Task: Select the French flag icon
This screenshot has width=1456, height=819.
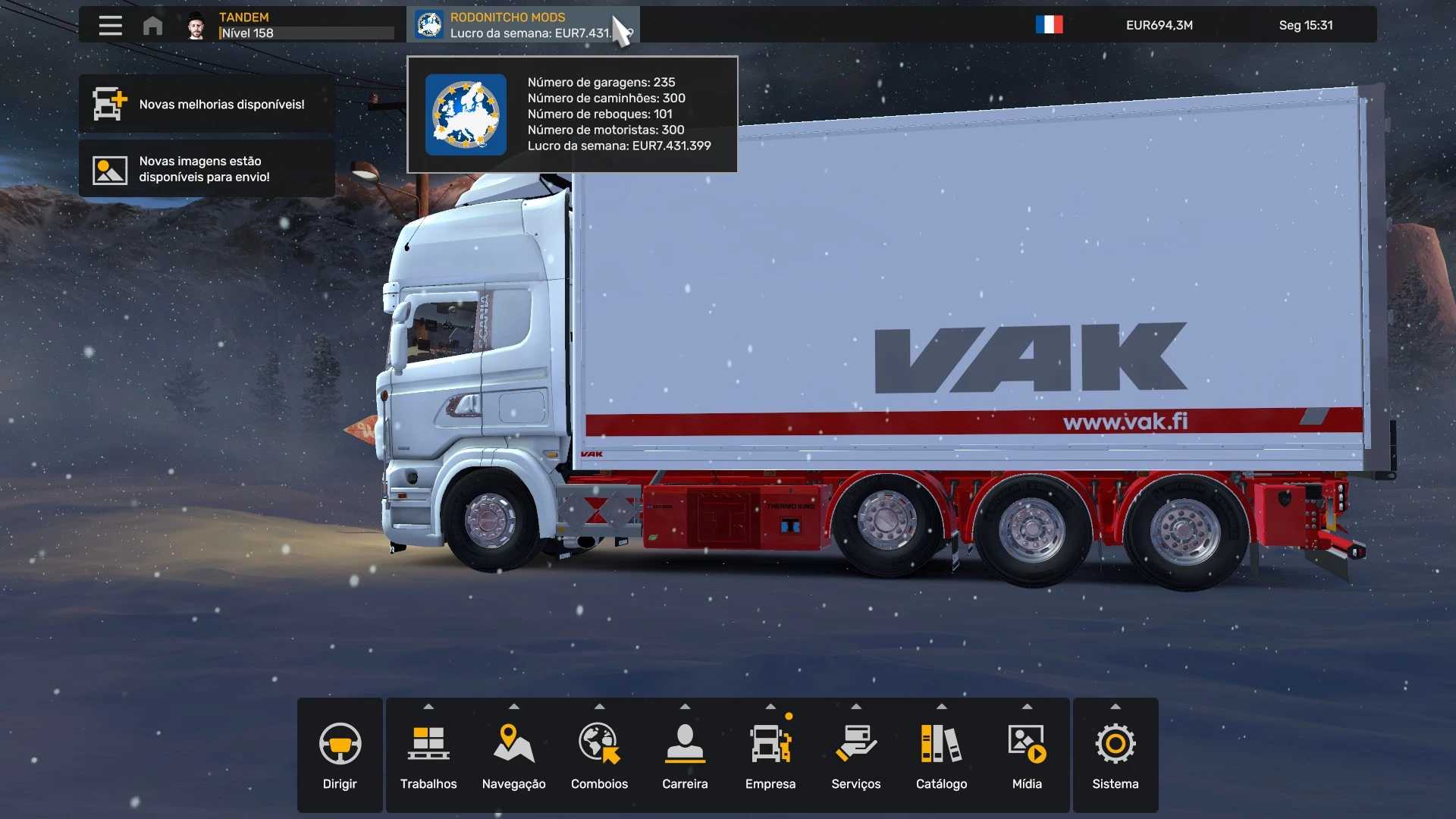Action: click(1049, 25)
